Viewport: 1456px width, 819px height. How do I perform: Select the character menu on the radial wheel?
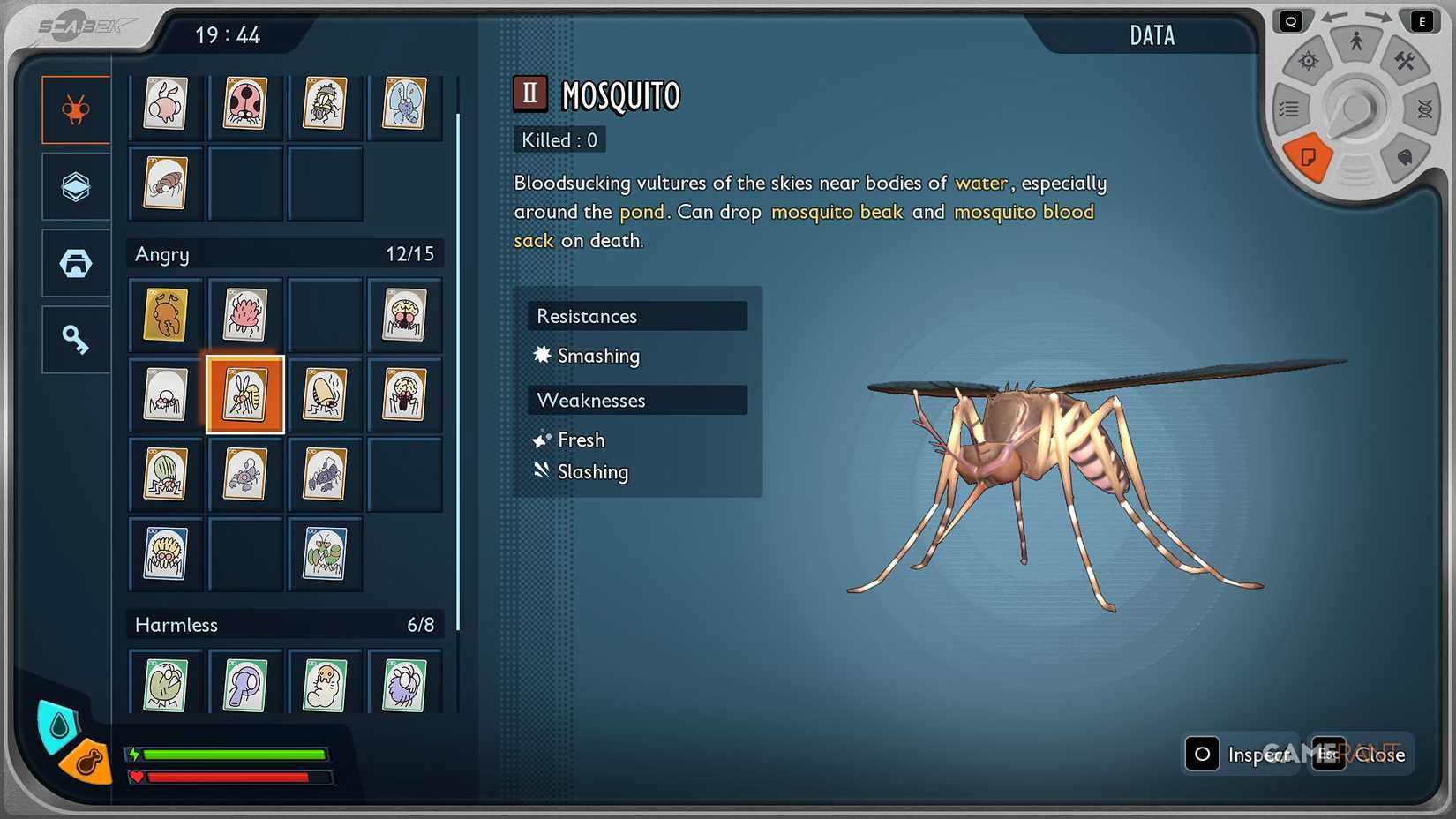click(1355, 40)
